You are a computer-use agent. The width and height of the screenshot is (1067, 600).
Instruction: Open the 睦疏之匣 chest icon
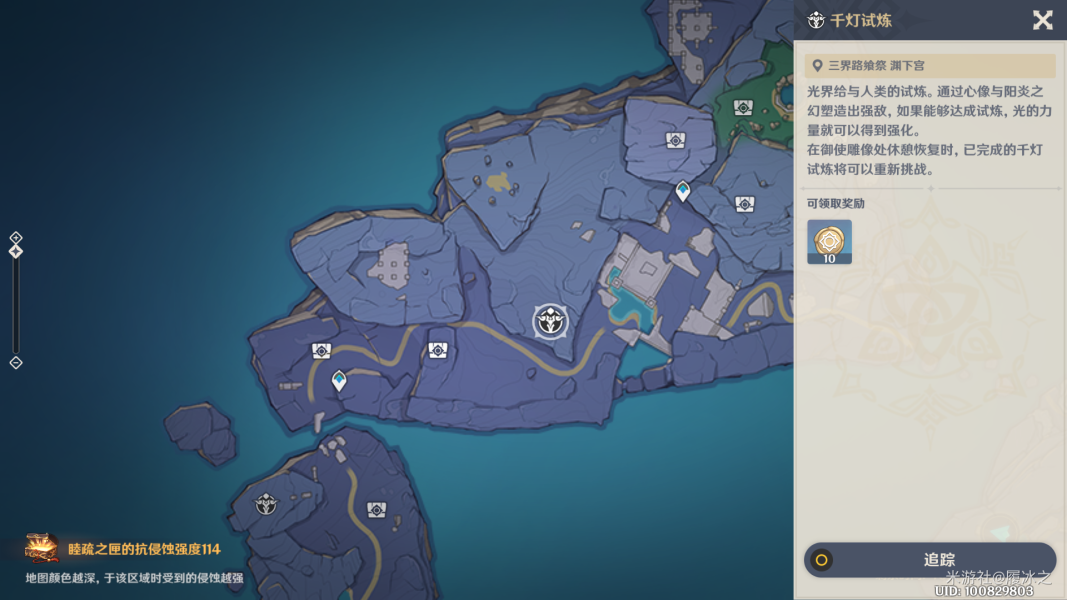(x=42, y=548)
